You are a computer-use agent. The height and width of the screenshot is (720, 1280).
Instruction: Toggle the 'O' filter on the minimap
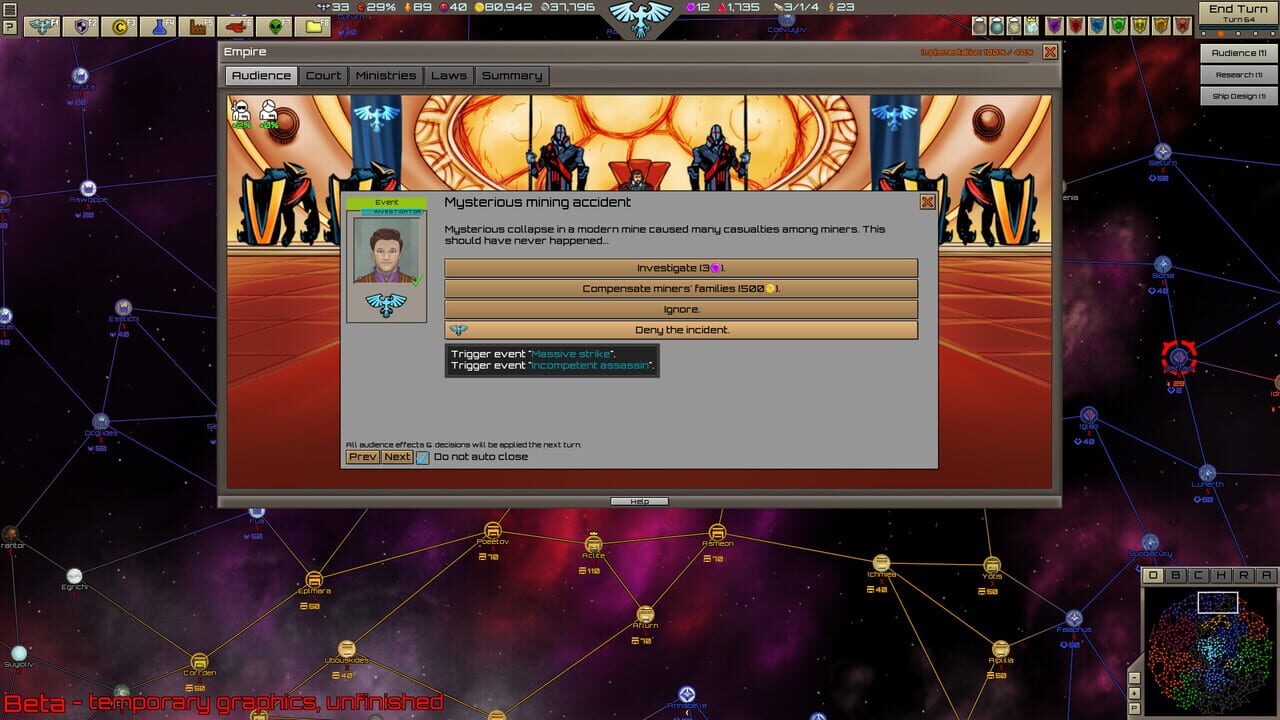click(x=1153, y=574)
